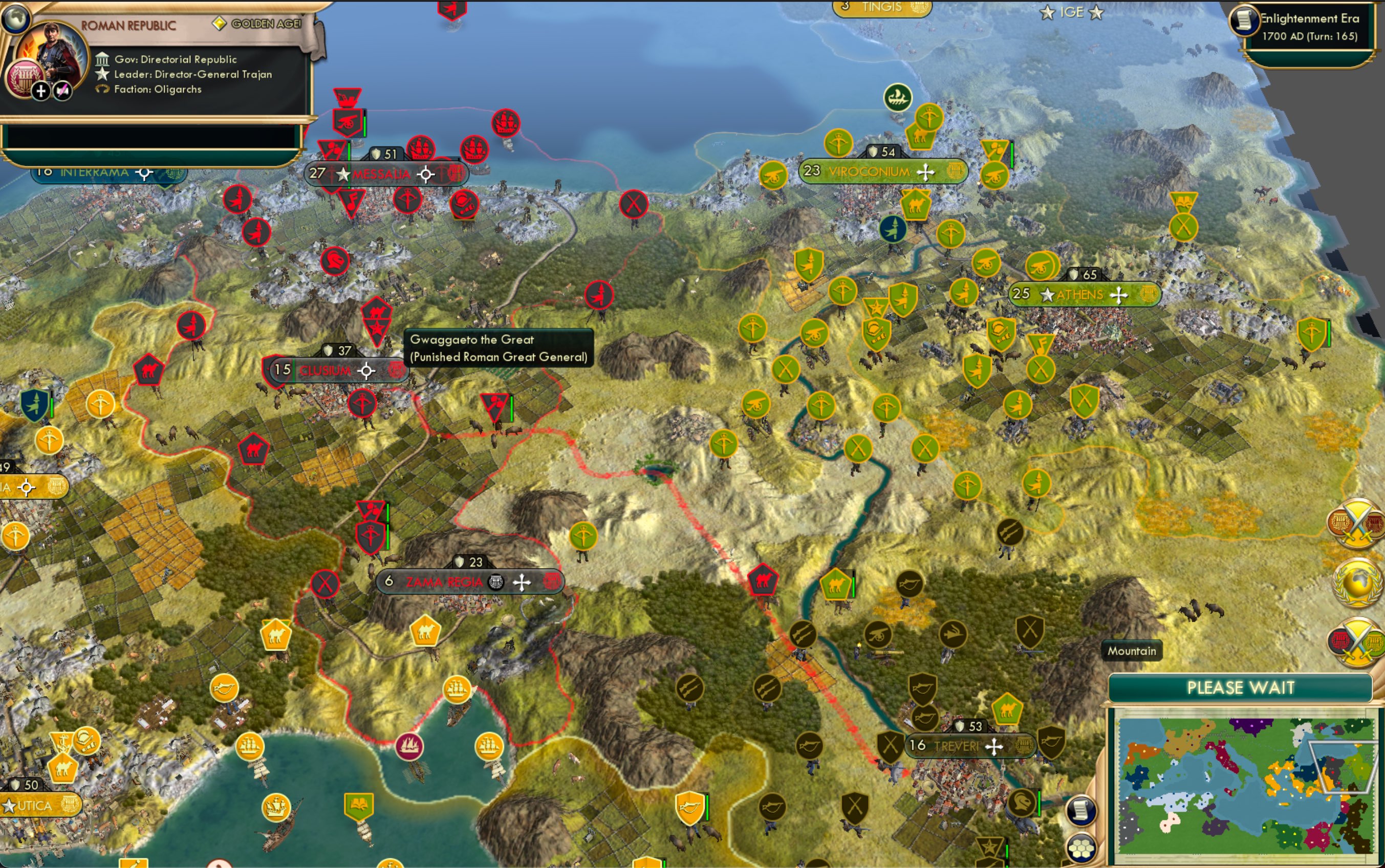Click the IGE label at the top
The image size is (1385, 868).
coord(1073,11)
